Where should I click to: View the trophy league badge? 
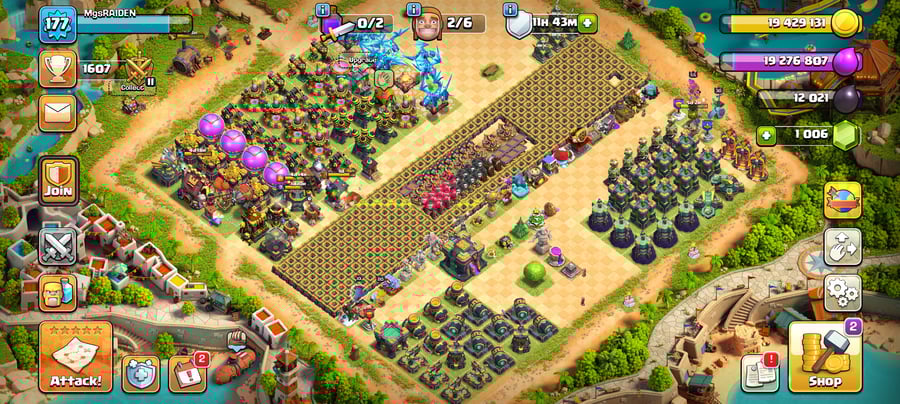click(58, 68)
